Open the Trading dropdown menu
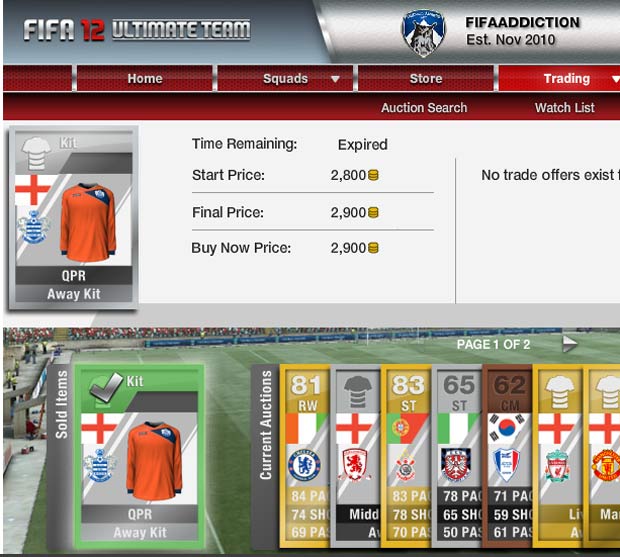Image resolution: width=620 pixels, height=557 pixels. point(566,79)
